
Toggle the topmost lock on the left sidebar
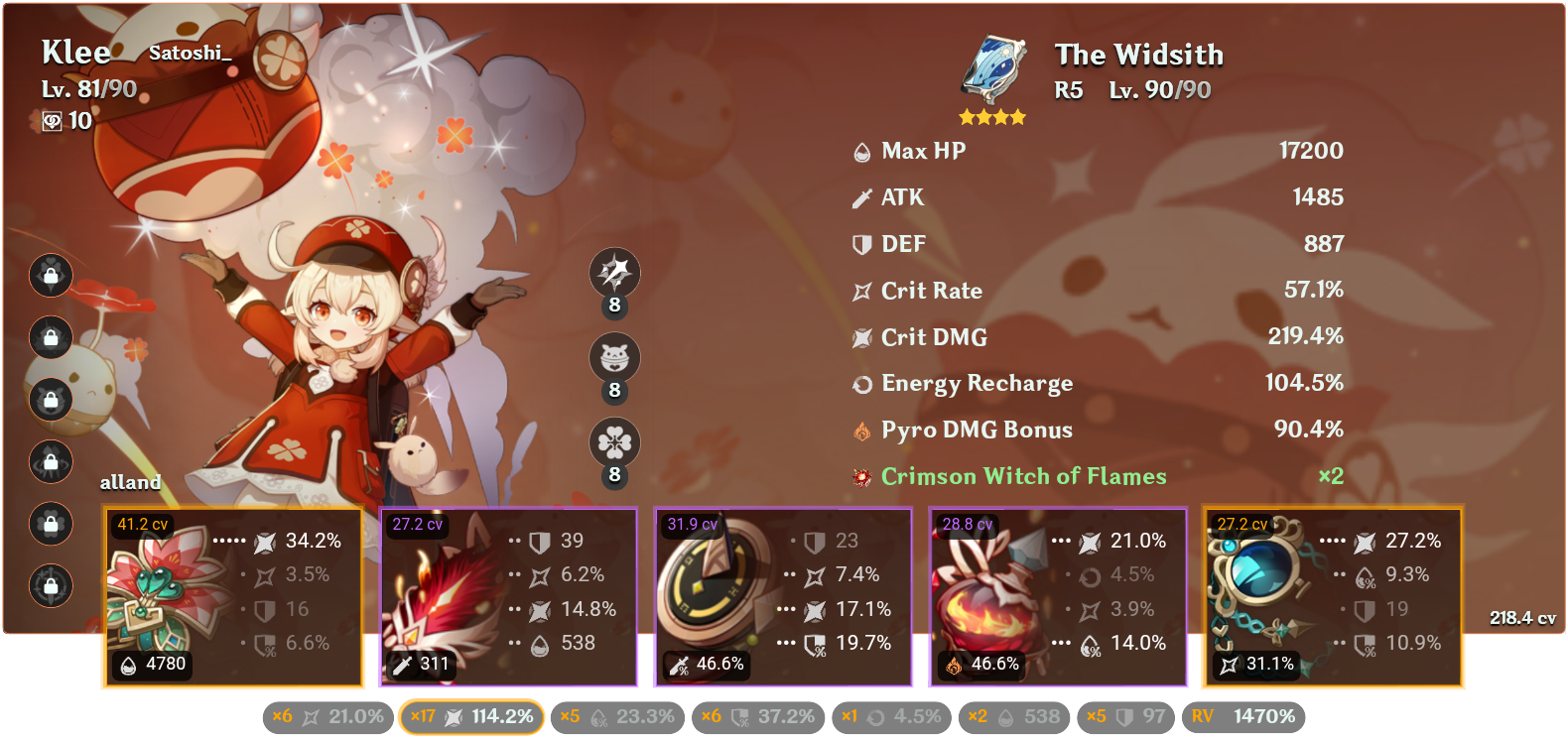point(51,277)
